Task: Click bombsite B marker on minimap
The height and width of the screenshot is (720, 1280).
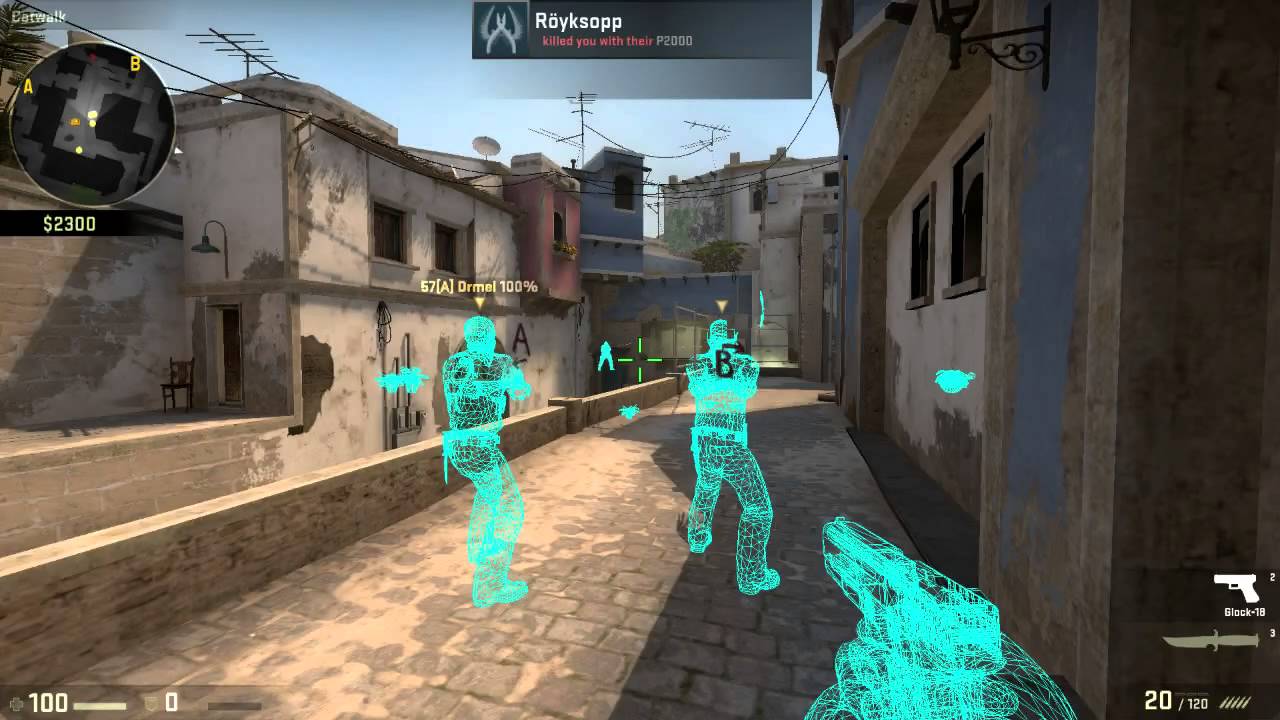Action: 135,63
